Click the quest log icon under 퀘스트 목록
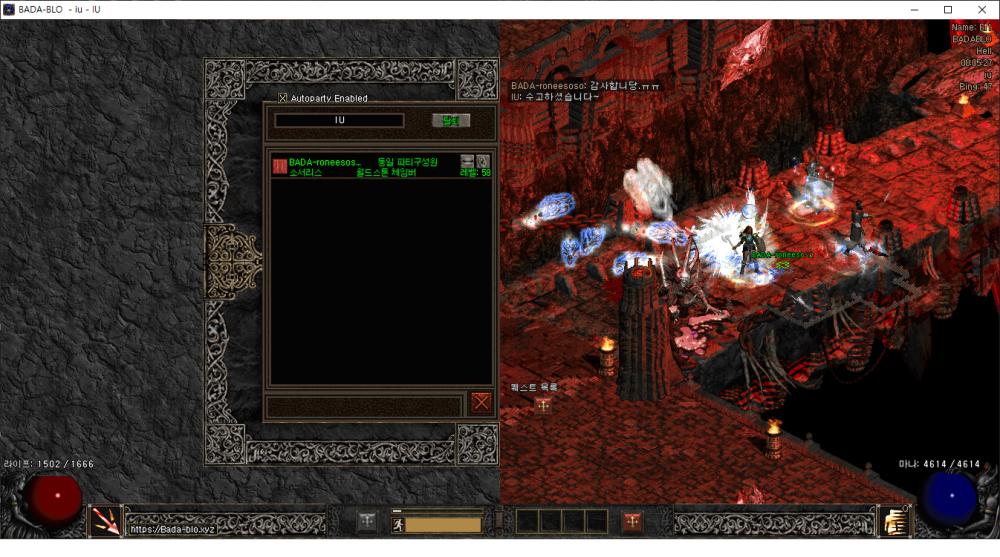This screenshot has width=1000, height=557. pyautogui.click(x=543, y=405)
